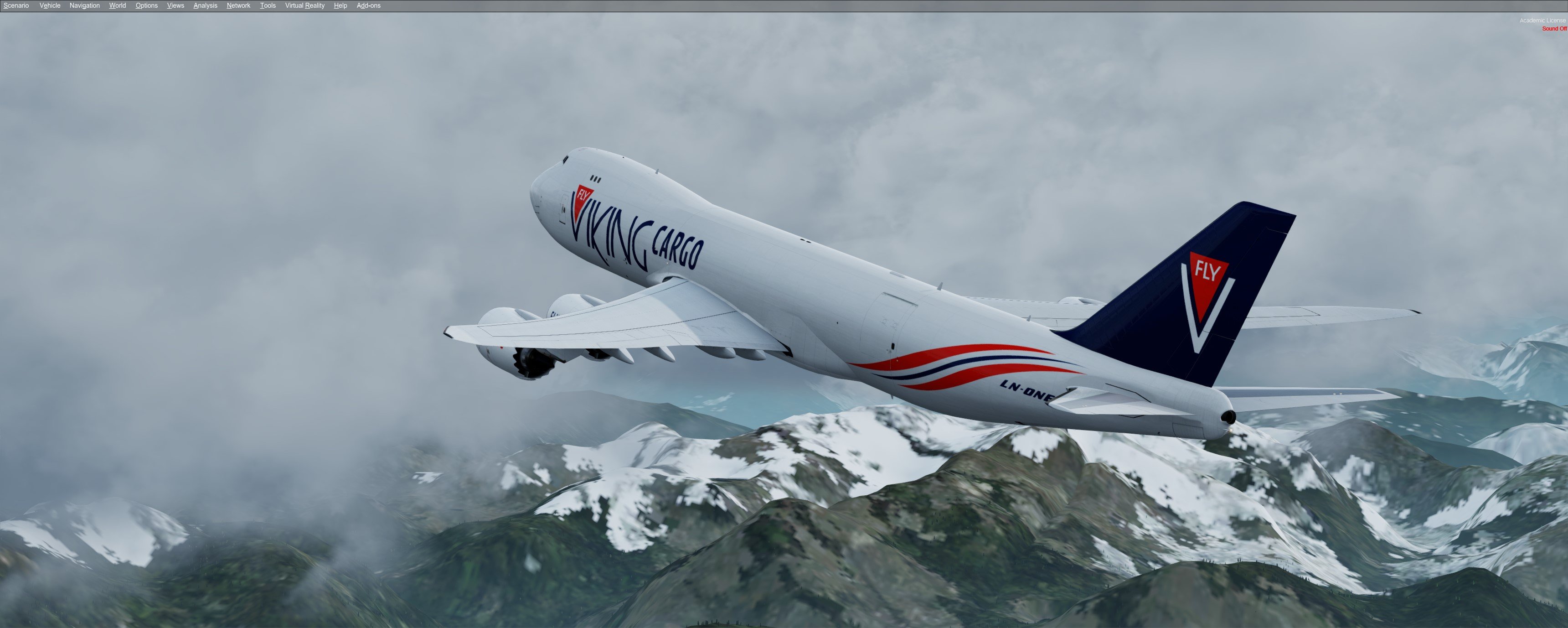Open the Options menu
Viewport: 1568px width, 628px height.
[x=147, y=5]
